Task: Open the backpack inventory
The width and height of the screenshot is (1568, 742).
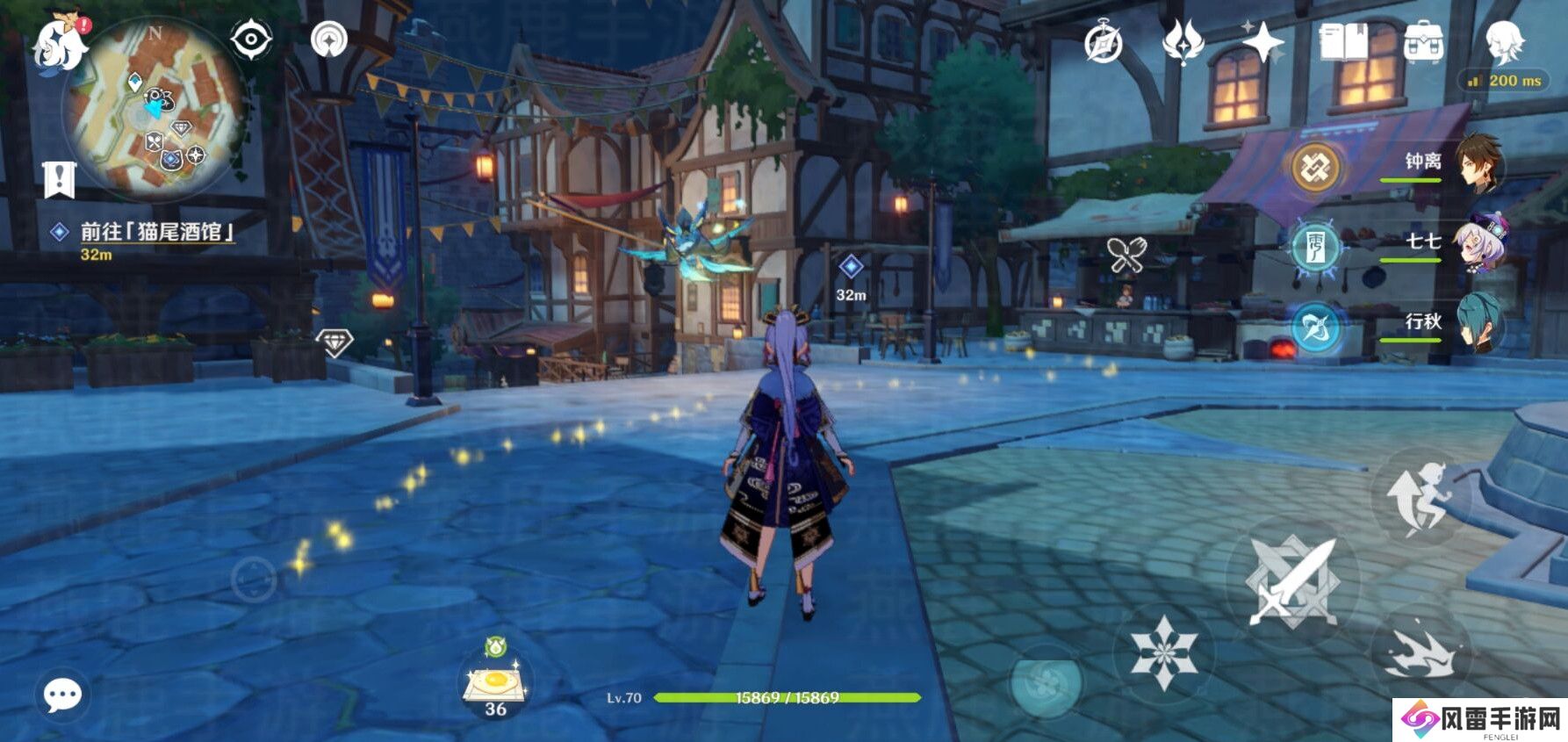Action: (x=1424, y=42)
